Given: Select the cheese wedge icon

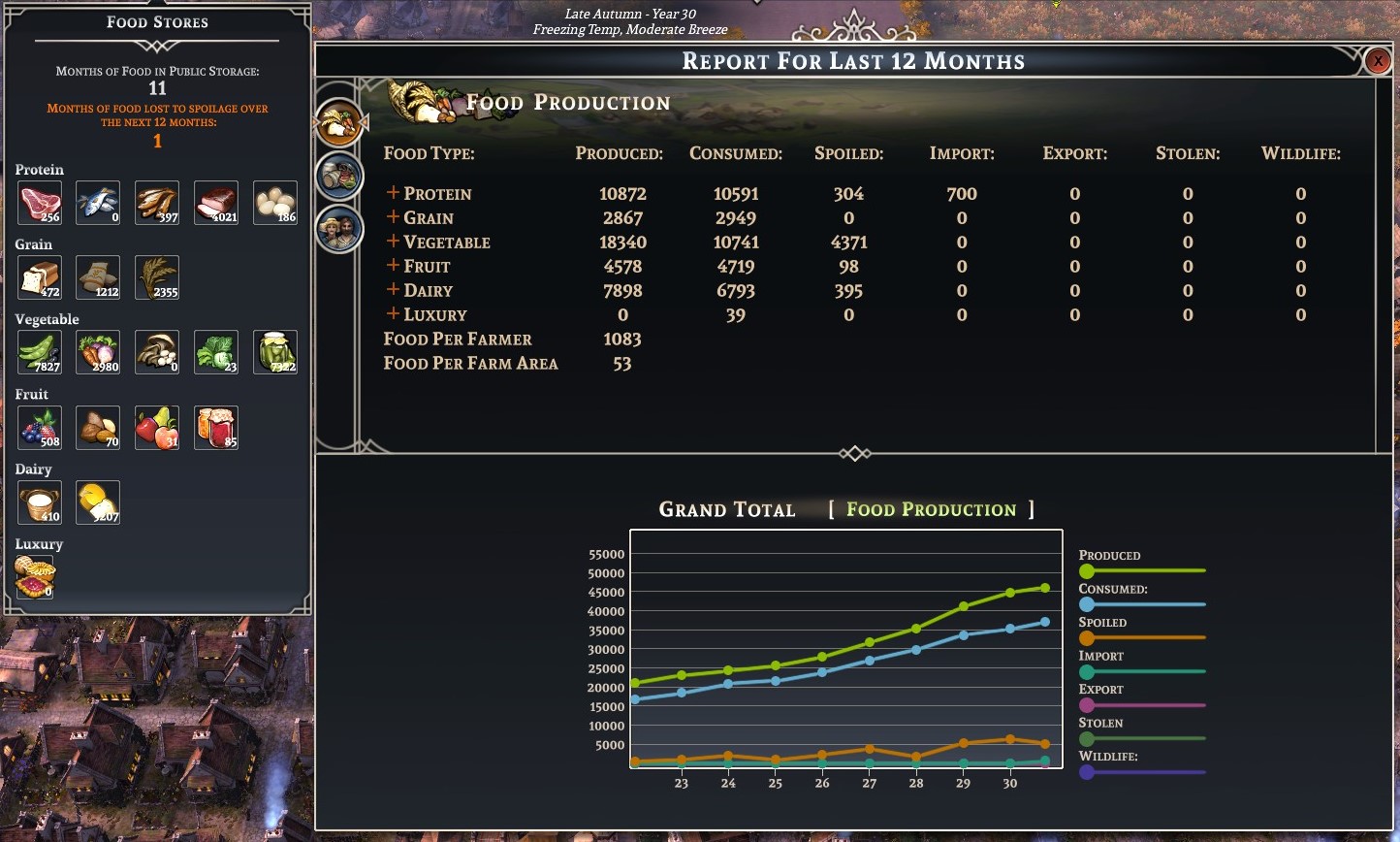Looking at the screenshot, I should pyautogui.click(x=98, y=502).
